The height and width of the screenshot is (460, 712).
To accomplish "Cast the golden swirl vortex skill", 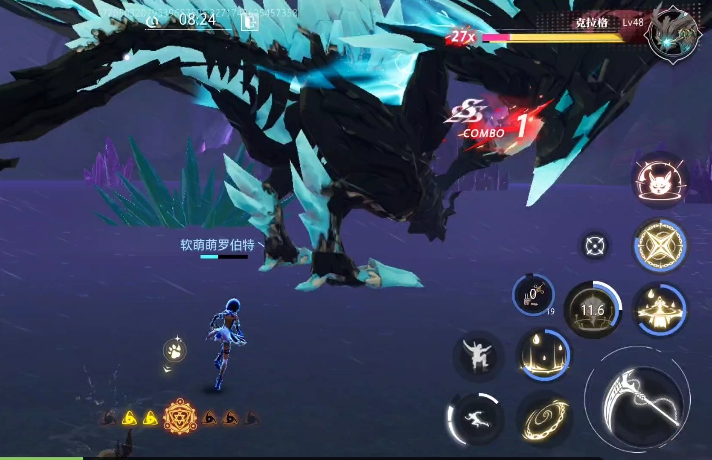I will [x=544, y=418].
